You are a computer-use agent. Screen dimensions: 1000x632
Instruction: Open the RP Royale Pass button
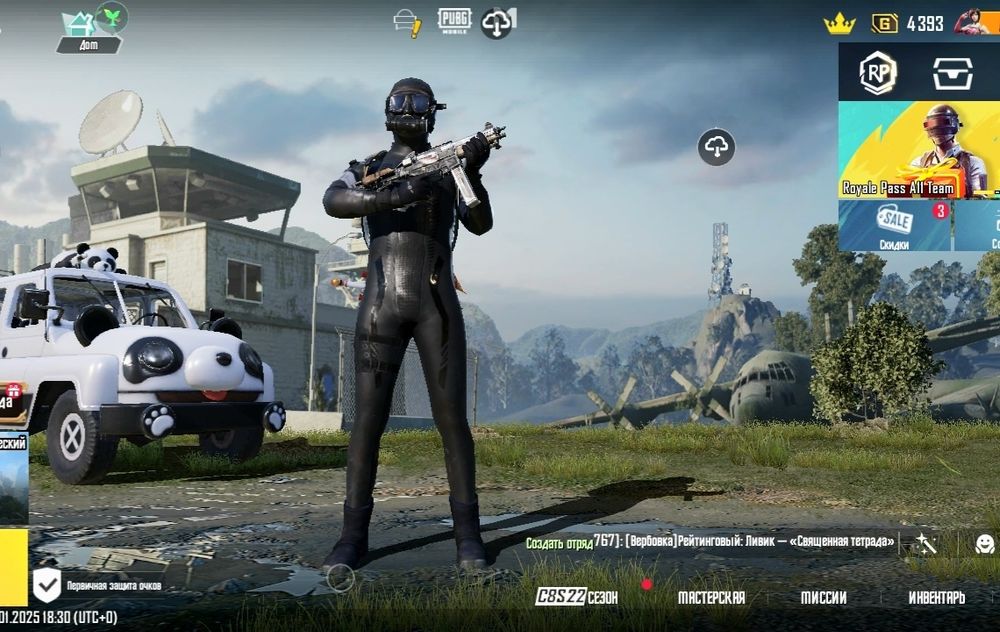[878, 72]
